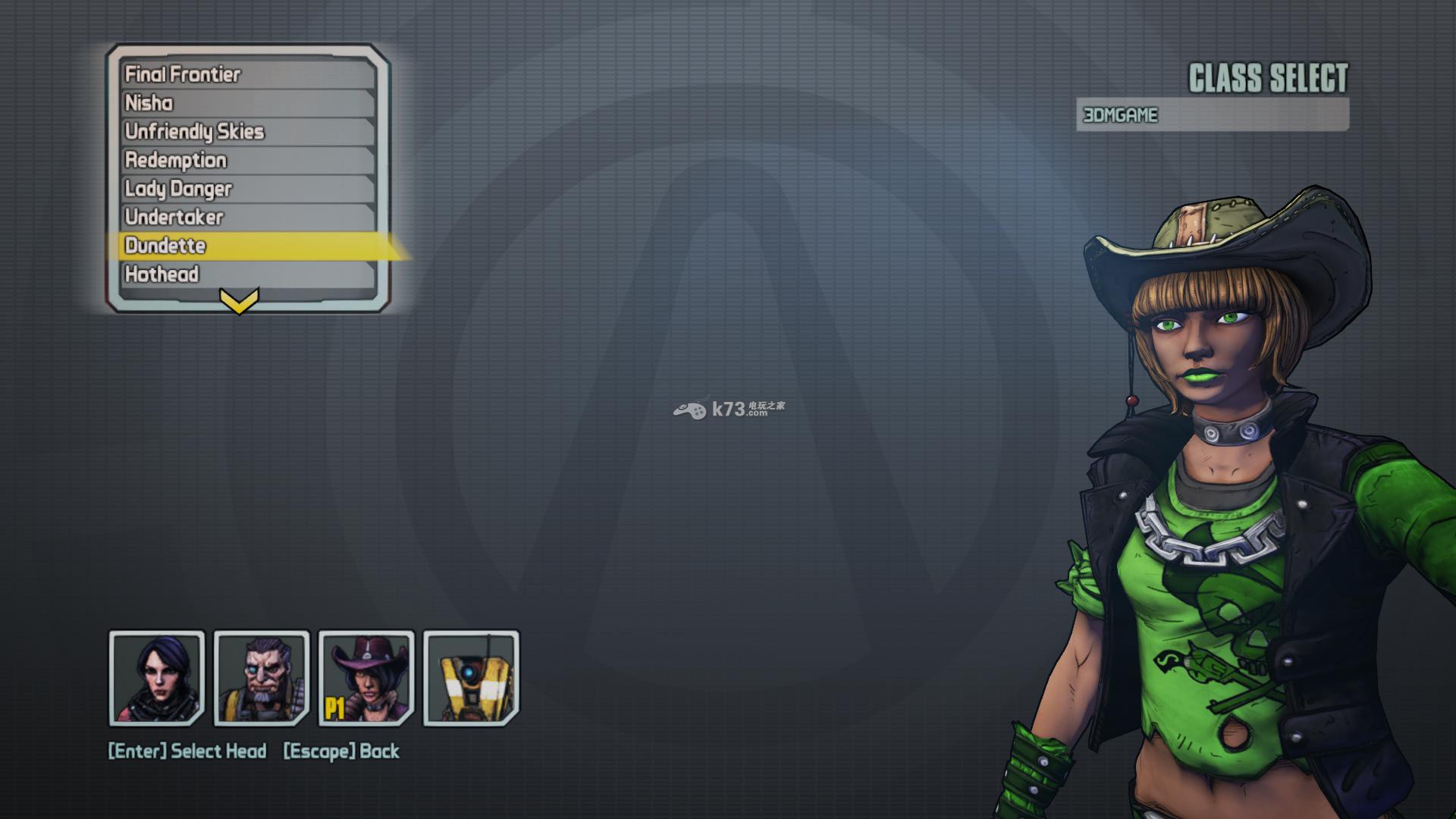
Task: Choose the bearded Wilhelm class portrait
Action: [262, 678]
